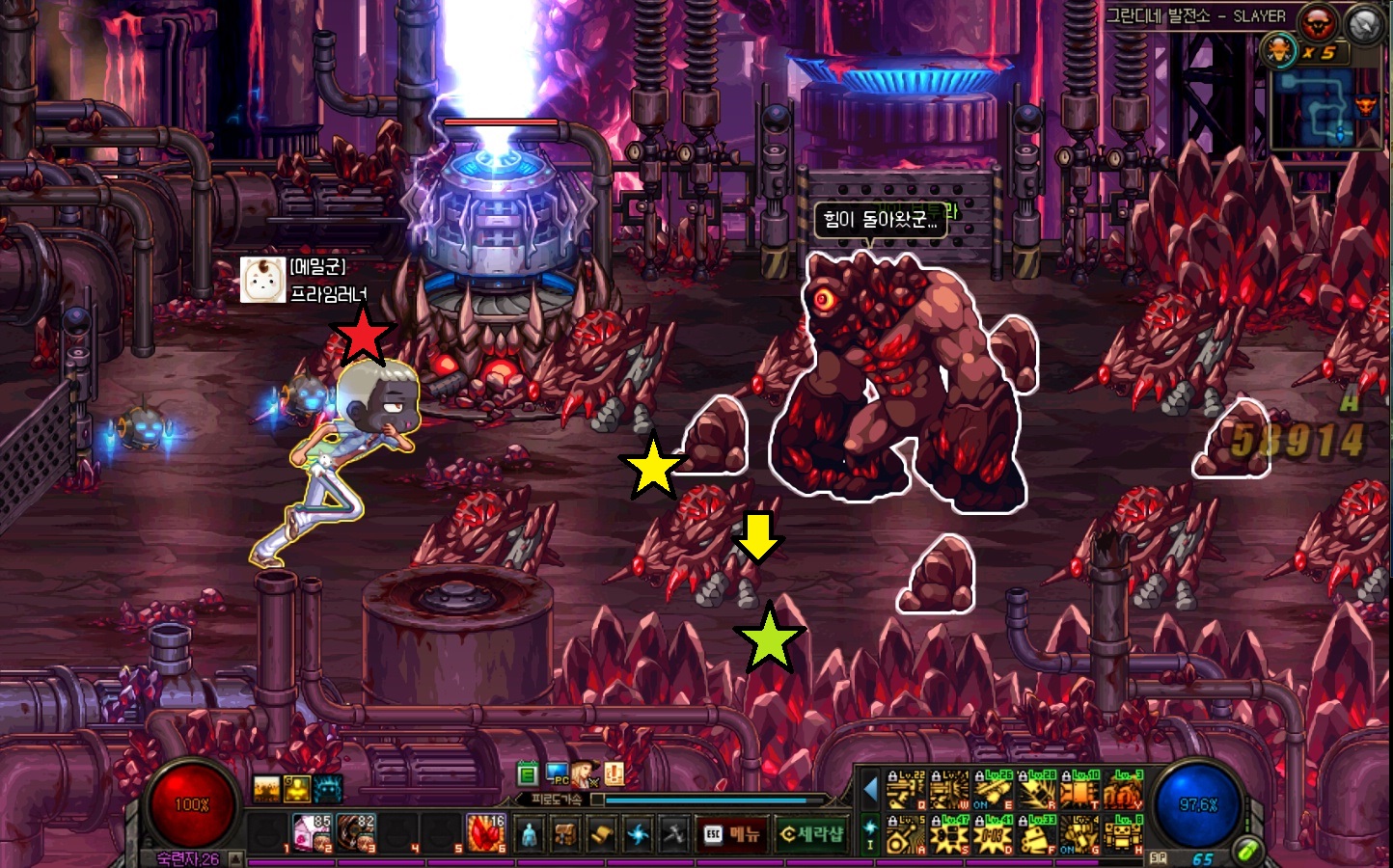Image resolution: width=1393 pixels, height=868 pixels.
Task: Open the blue swirl skill window icon
Action: click(638, 834)
